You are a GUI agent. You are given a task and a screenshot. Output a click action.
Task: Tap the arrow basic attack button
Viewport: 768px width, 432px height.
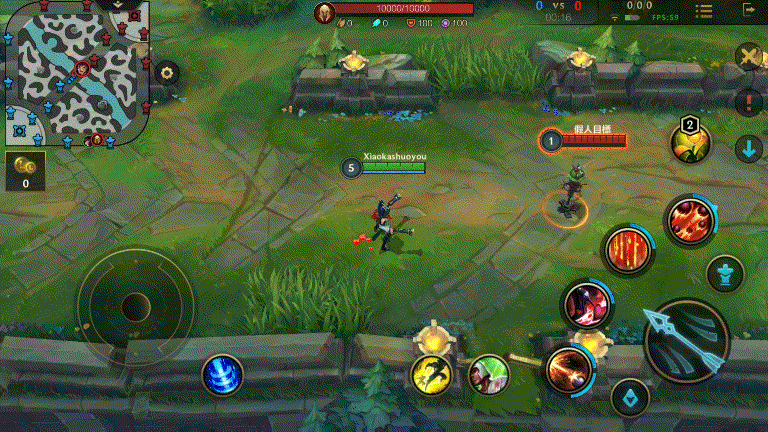[x=686, y=343]
